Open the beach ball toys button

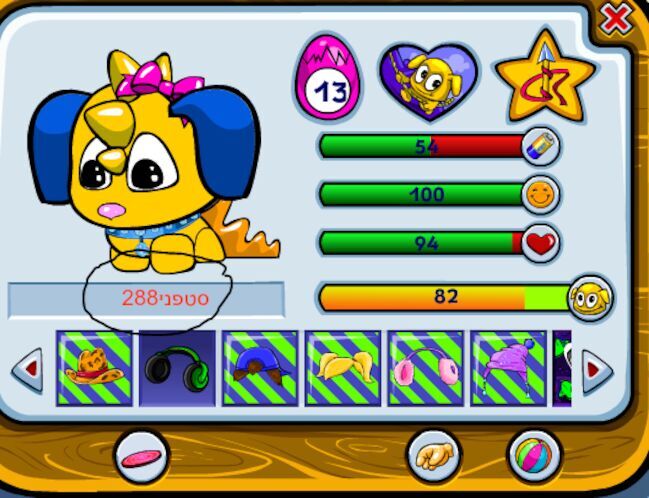point(533,457)
